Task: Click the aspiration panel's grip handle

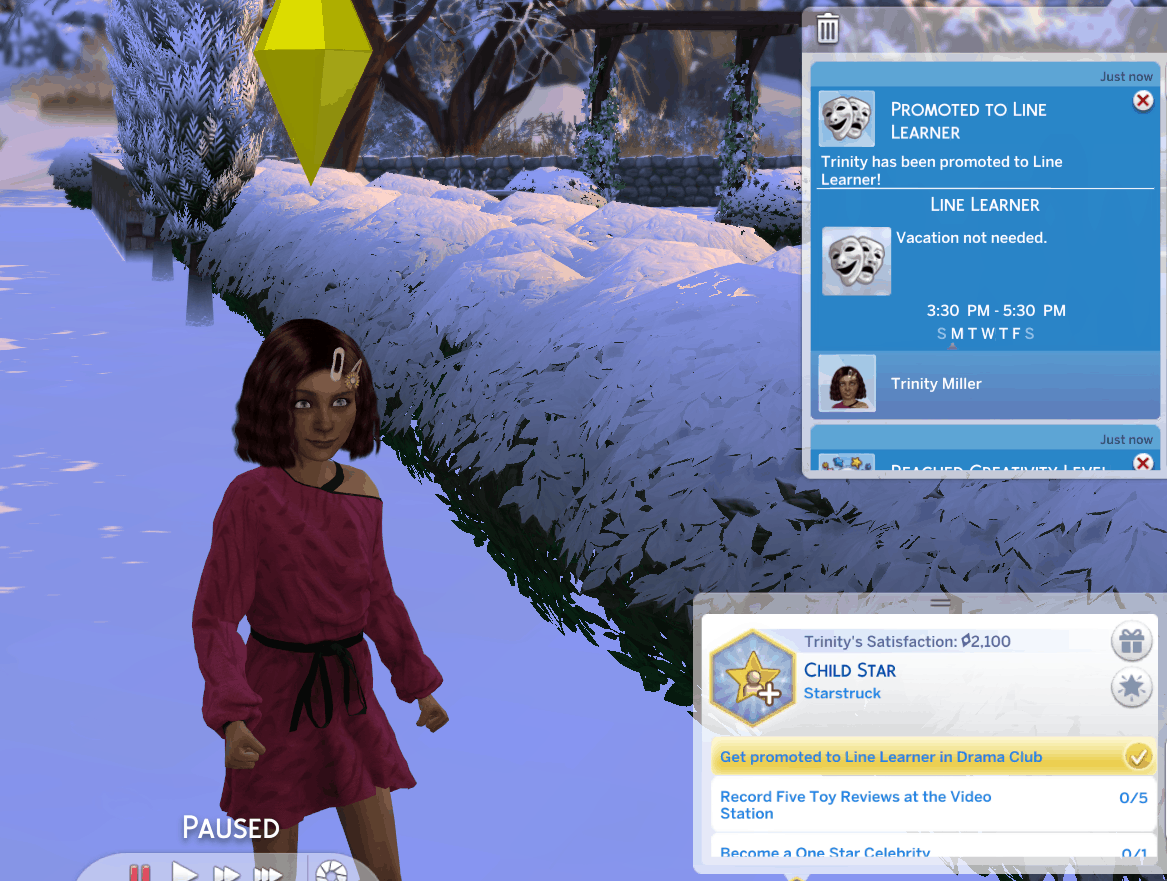Action: [940, 602]
